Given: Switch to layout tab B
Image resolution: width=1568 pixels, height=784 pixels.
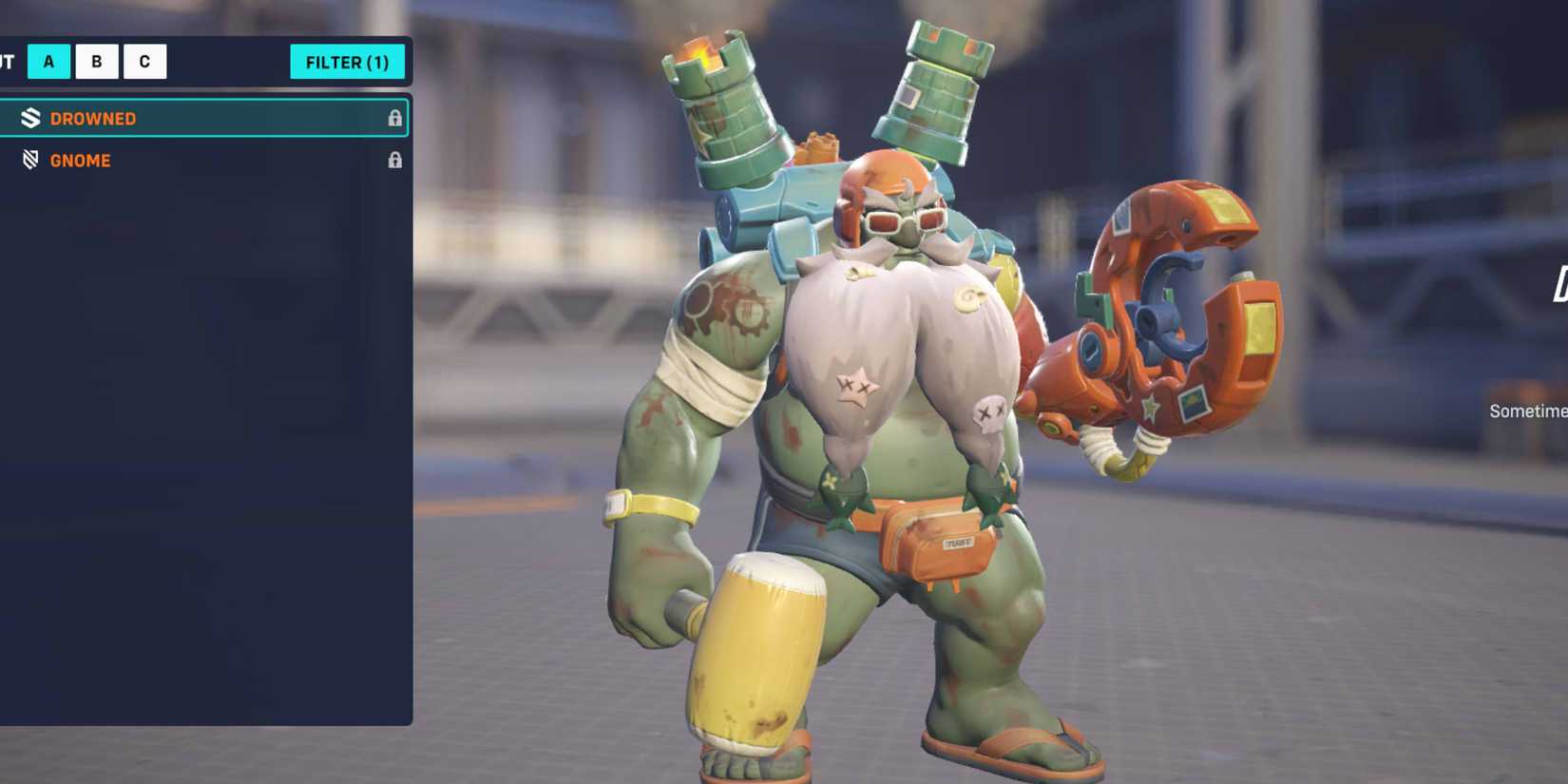Looking at the screenshot, I should pos(96,61).
